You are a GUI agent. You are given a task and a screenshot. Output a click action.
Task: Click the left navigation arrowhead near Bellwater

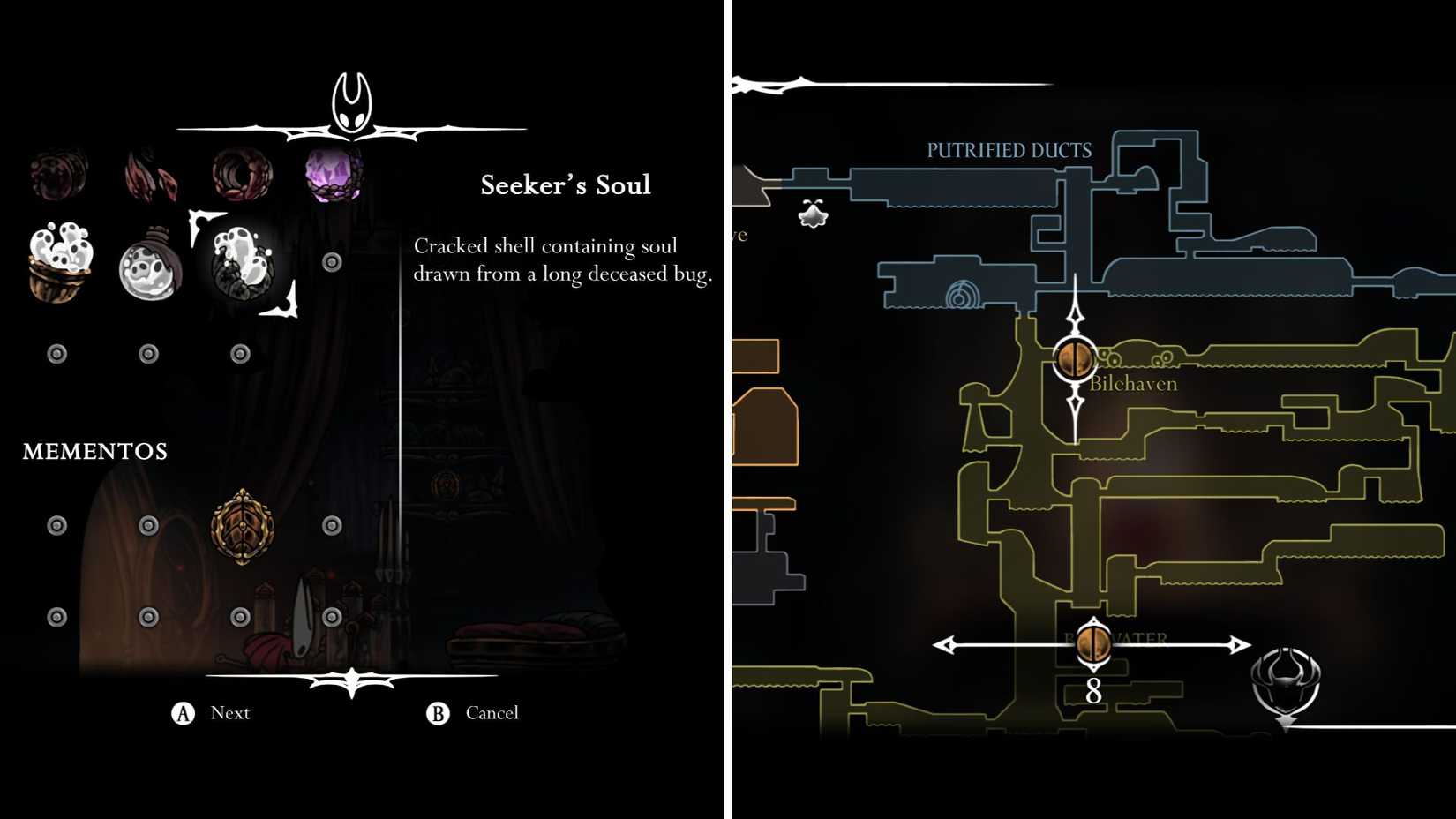pyautogui.click(x=944, y=645)
